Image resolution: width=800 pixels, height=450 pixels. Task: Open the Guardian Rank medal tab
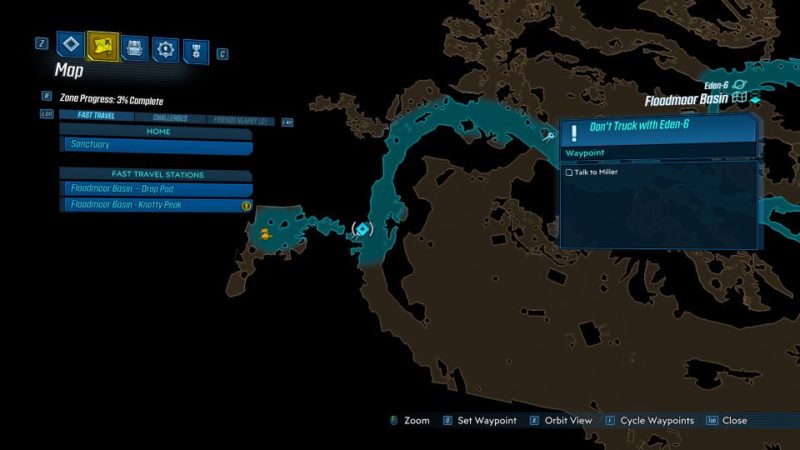coord(196,47)
